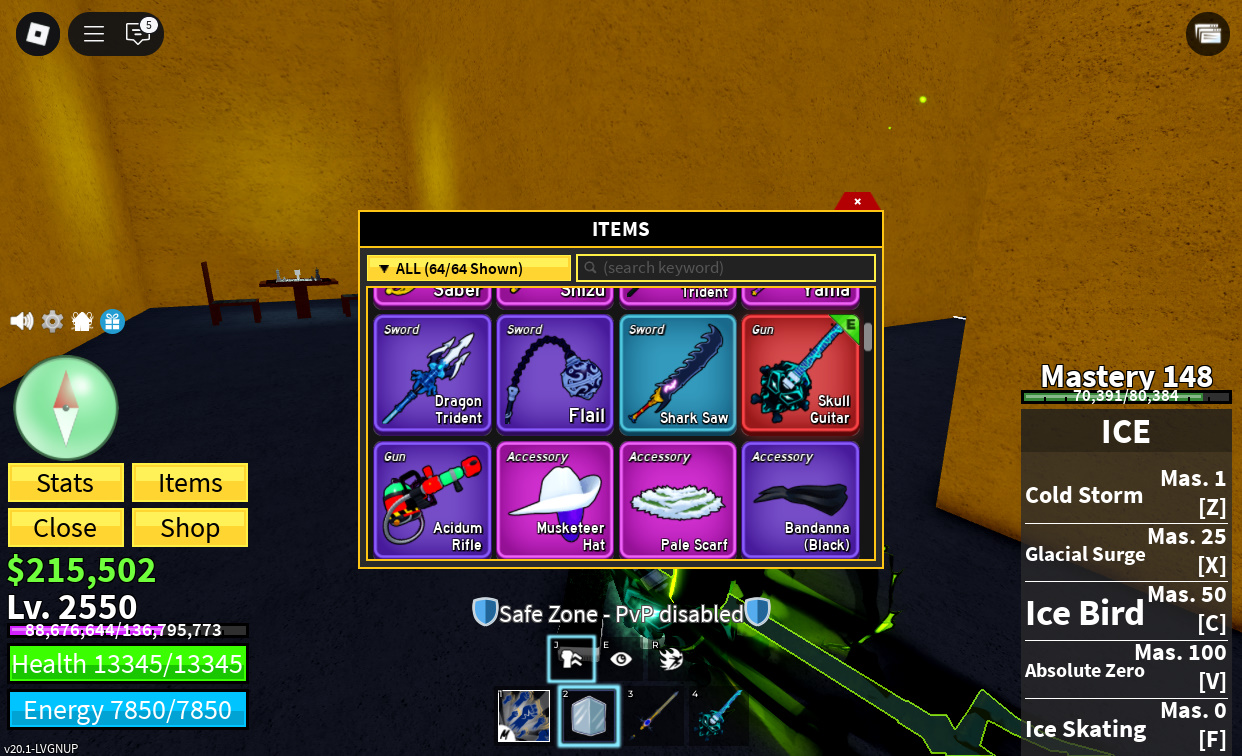
Task: Select the ice cube hotbar slot
Action: 589,717
